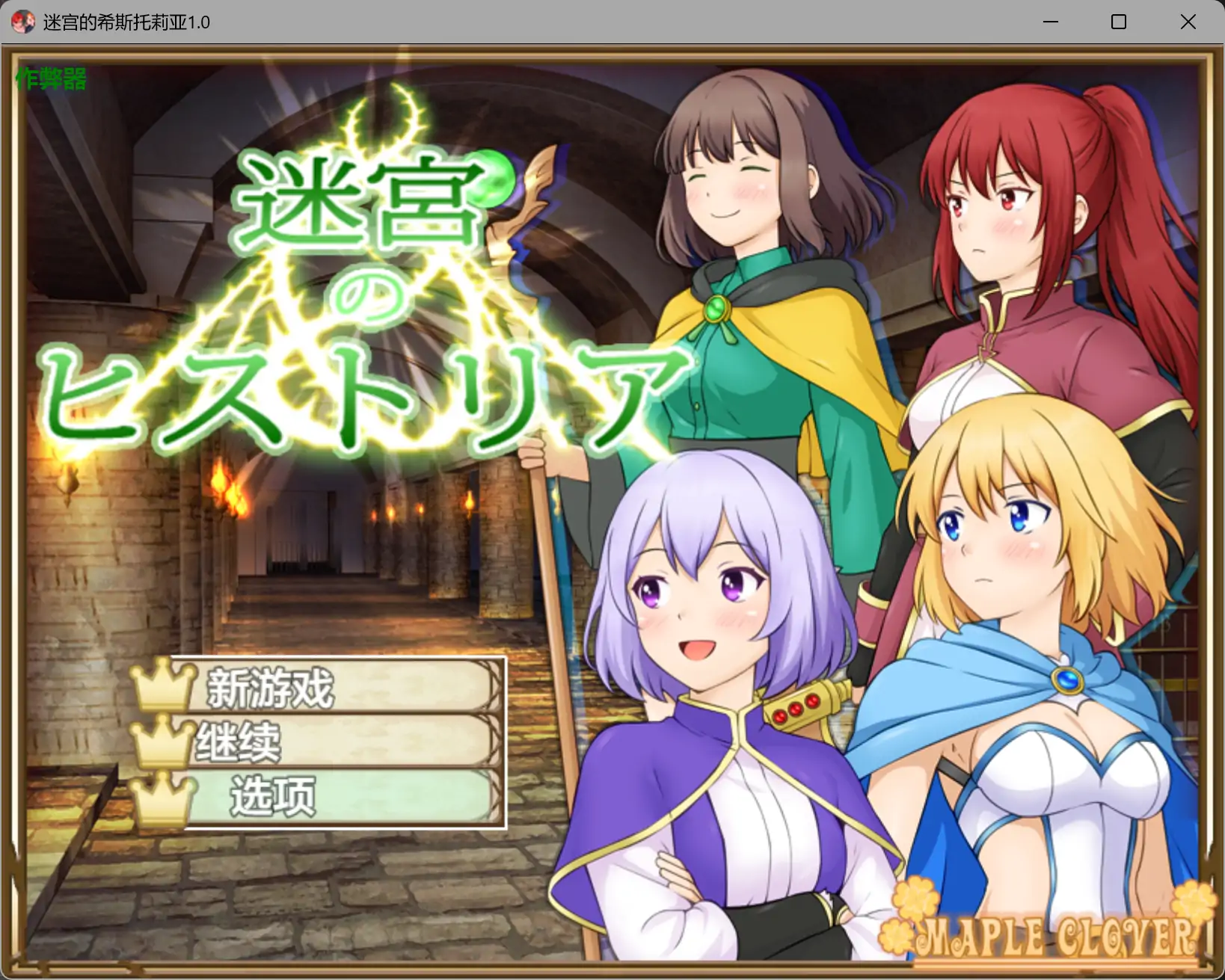Open the 作弊器 cheat tool

(x=49, y=77)
